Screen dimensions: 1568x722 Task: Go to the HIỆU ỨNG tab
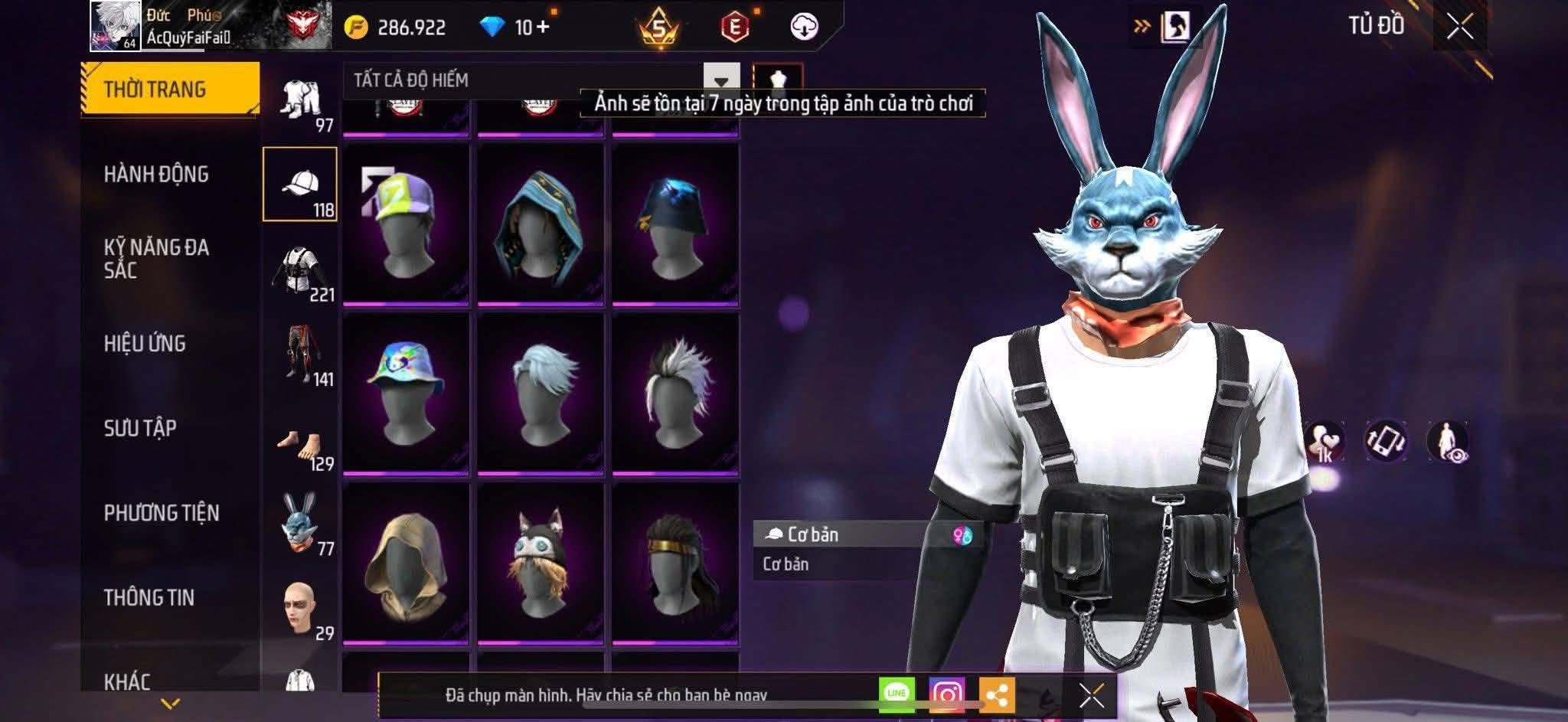pyautogui.click(x=145, y=343)
